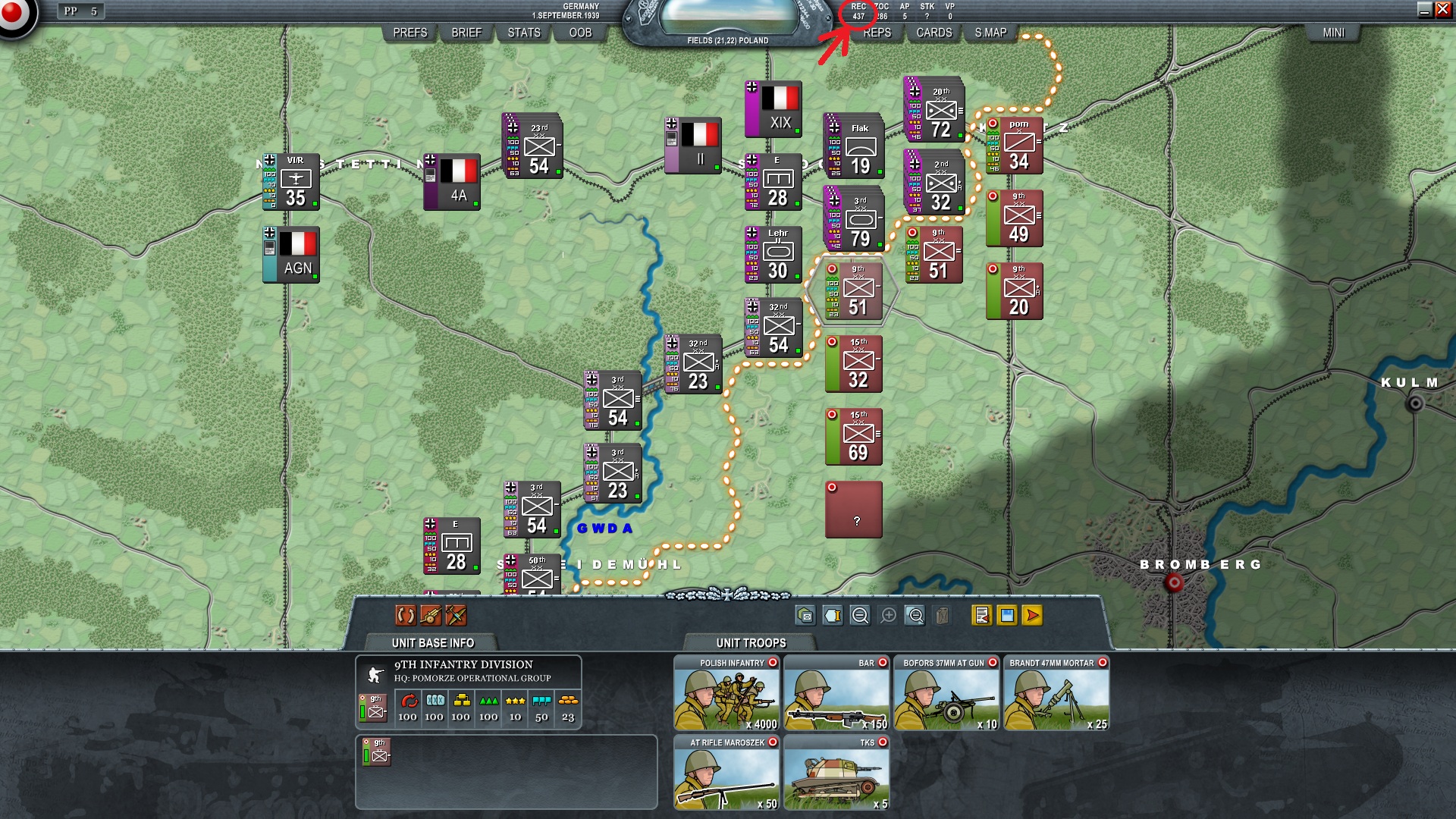Click the hexagon message icon
This screenshot has height=819, width=1456.
(805, 616)
